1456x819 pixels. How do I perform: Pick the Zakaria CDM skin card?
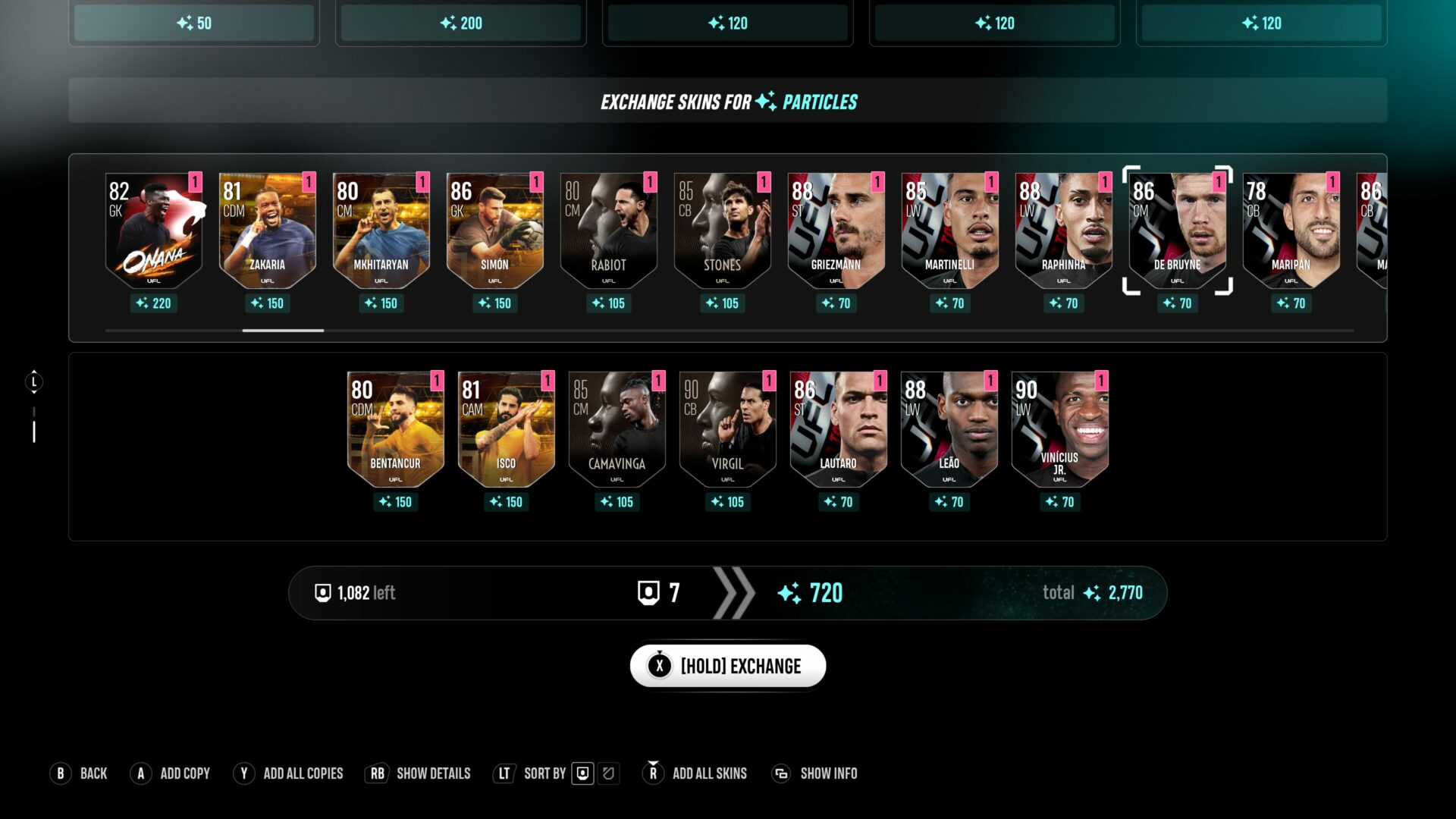tap(268, 231)
